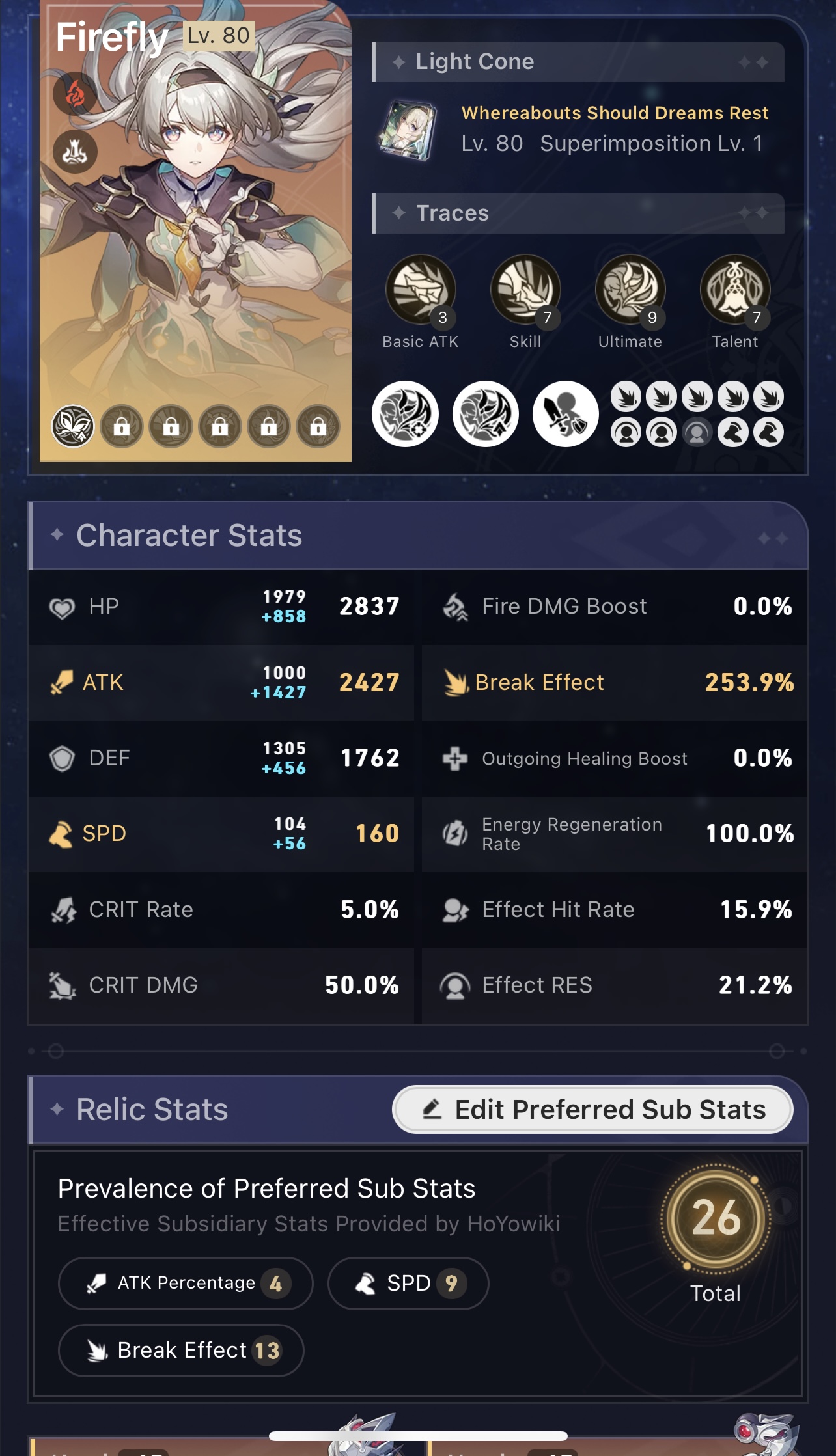
Task: Toggle the ATK Percentage preferred sub stat chip
Action: point(185,1282)
